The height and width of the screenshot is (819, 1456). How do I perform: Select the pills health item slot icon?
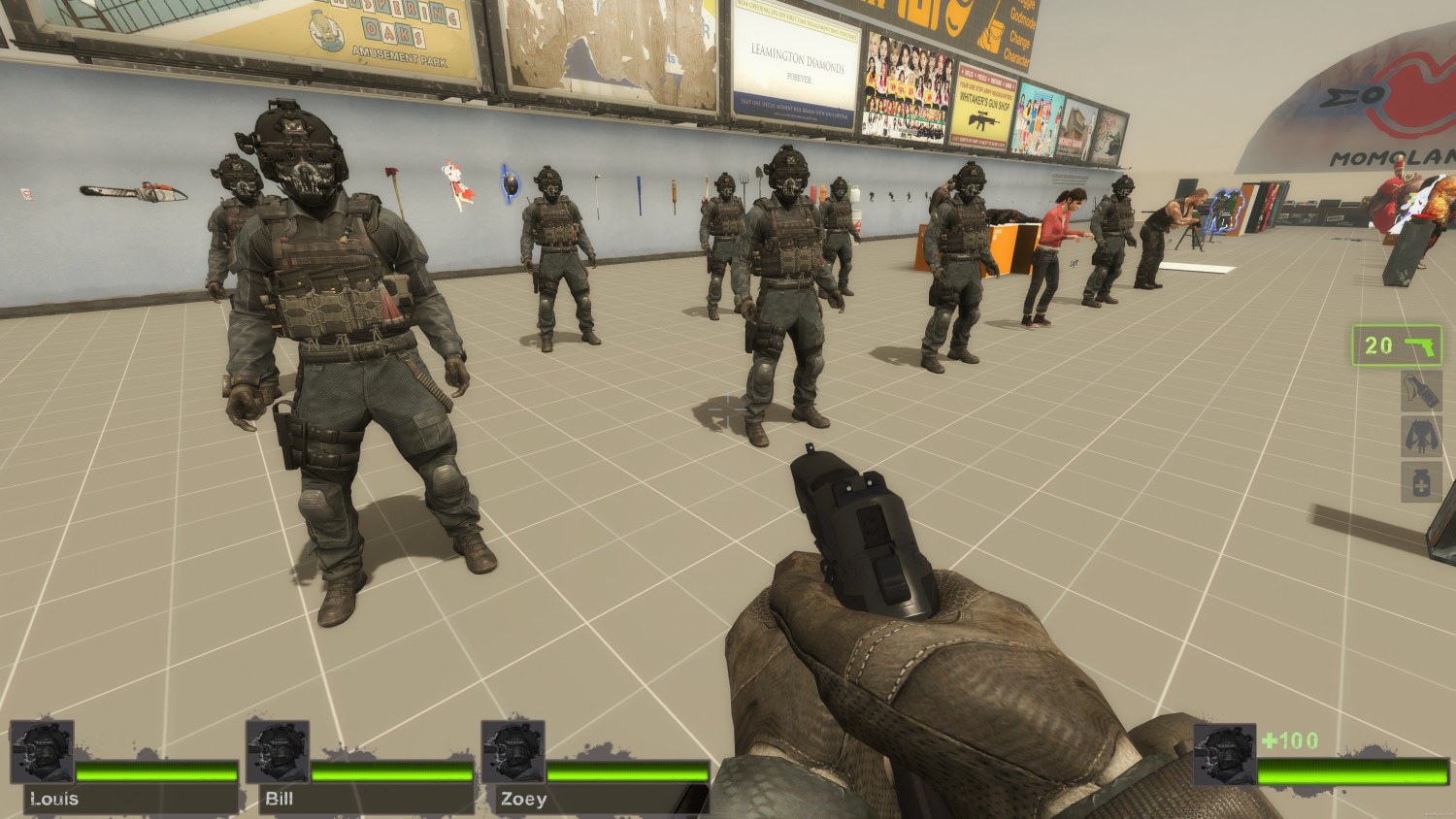pyautogui.click(x=1422, y=482)
